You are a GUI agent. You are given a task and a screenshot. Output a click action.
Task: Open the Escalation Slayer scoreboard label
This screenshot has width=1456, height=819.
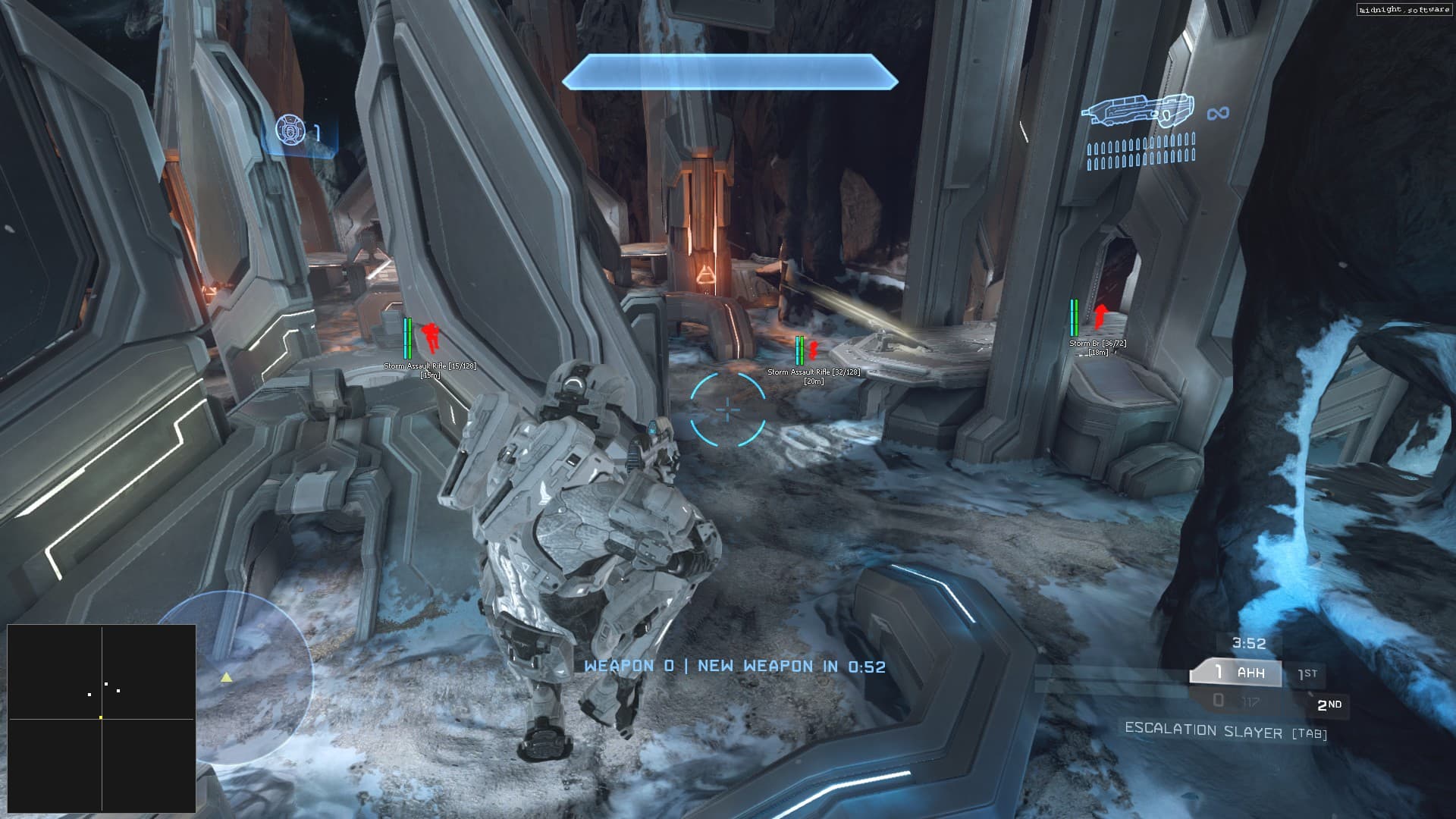pyautogui.click(x=1225, y=731)
